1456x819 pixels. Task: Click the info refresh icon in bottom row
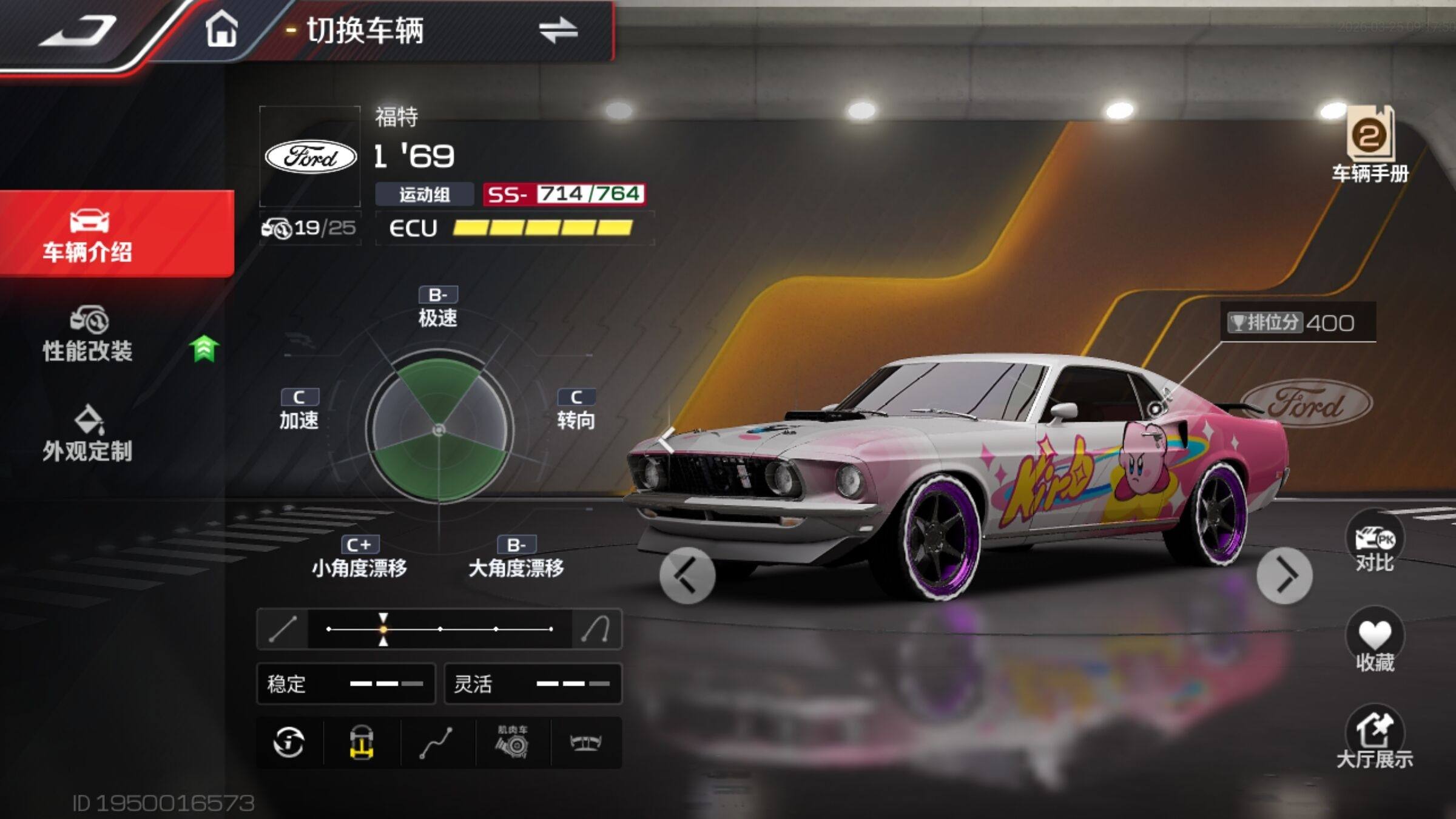coord(289,743)
